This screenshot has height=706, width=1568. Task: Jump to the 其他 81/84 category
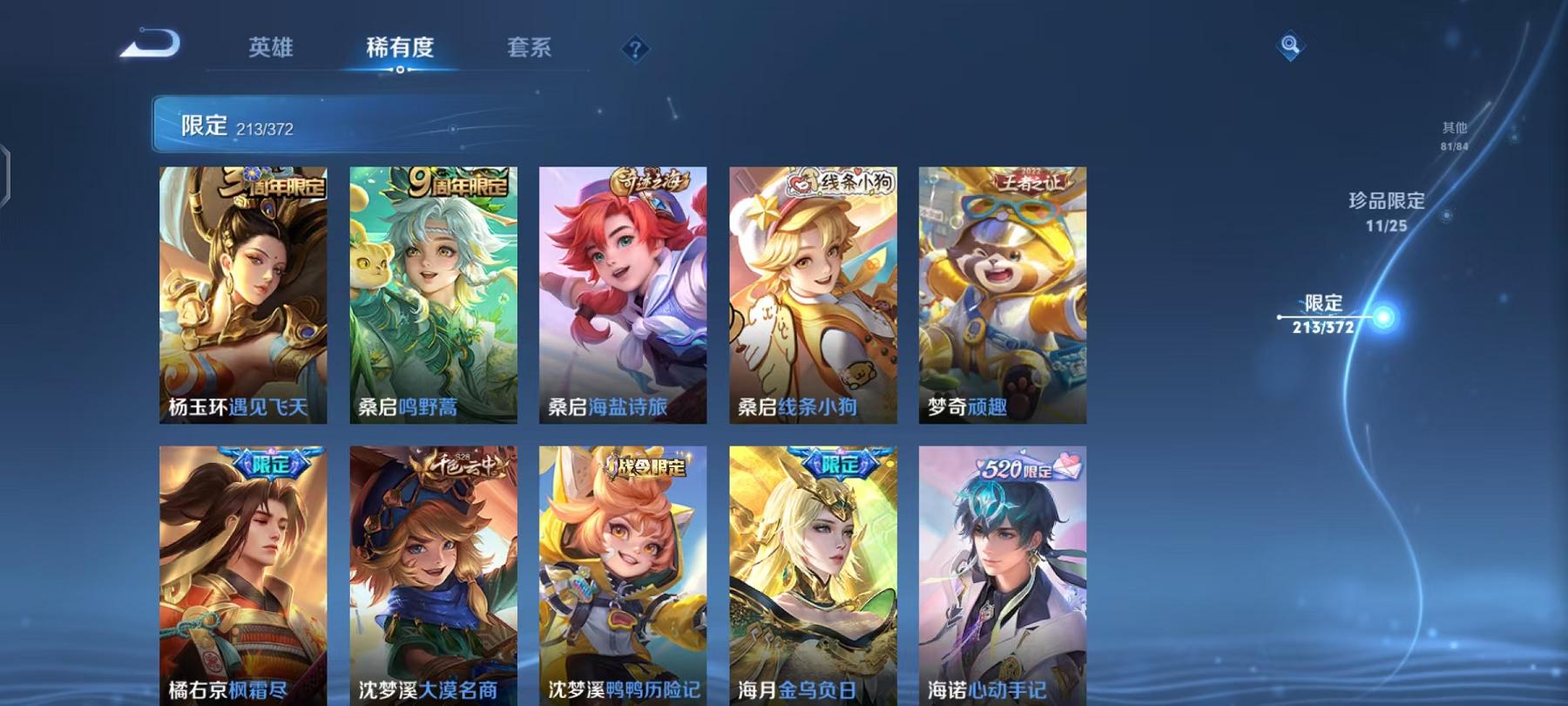tap(1453, 131)
